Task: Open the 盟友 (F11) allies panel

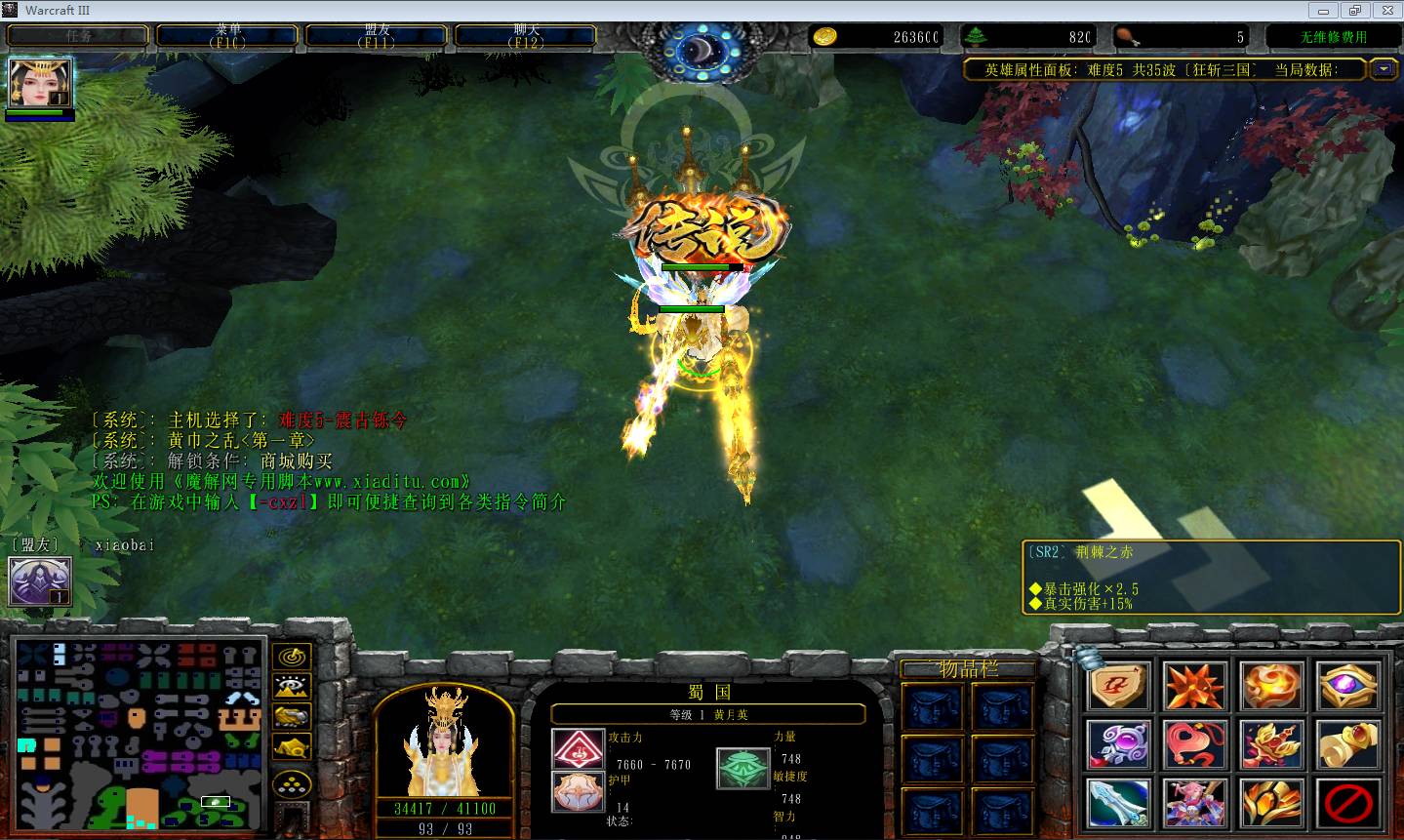Action: (x=377, y=36)
